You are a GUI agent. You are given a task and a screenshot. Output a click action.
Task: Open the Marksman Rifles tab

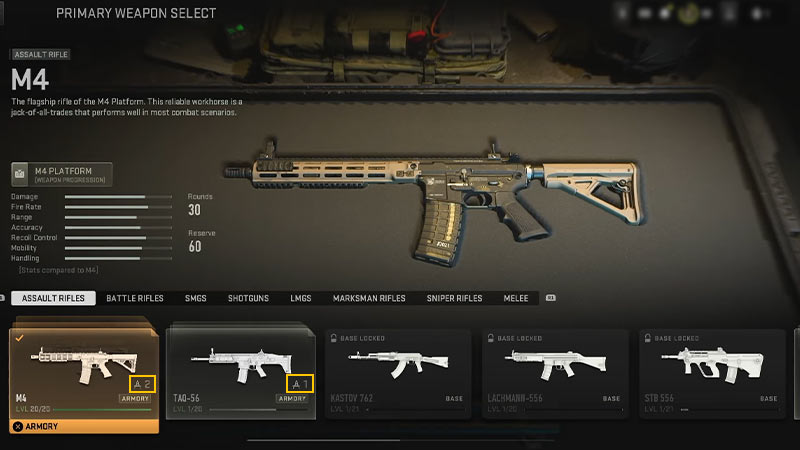(x=370, y=298)
